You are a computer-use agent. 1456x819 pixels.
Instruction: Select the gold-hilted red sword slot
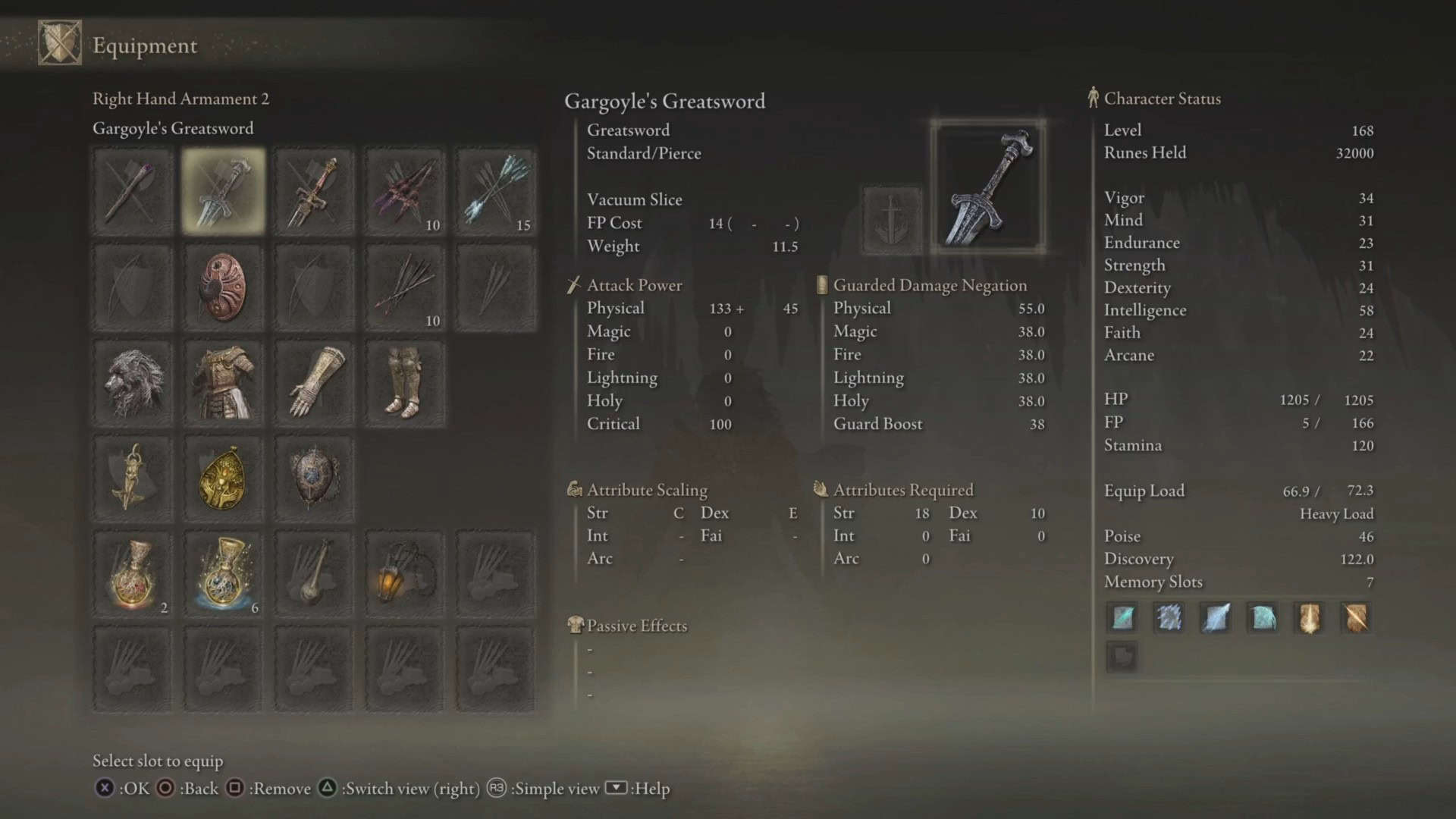pyautogui.click(x=314, y=191)
